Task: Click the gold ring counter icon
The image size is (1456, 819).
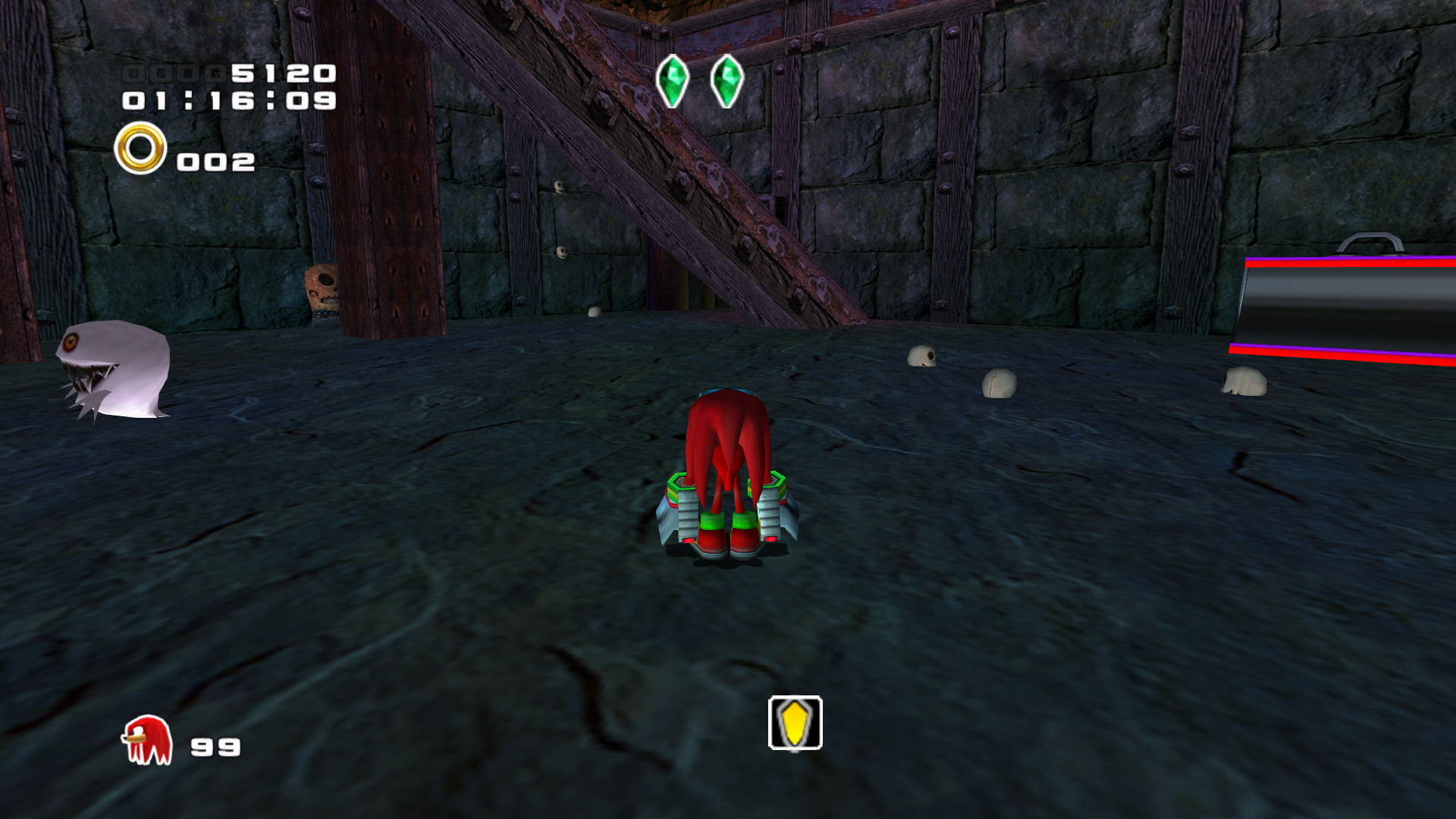Action: pyautogui.click(x=140, y=146)
